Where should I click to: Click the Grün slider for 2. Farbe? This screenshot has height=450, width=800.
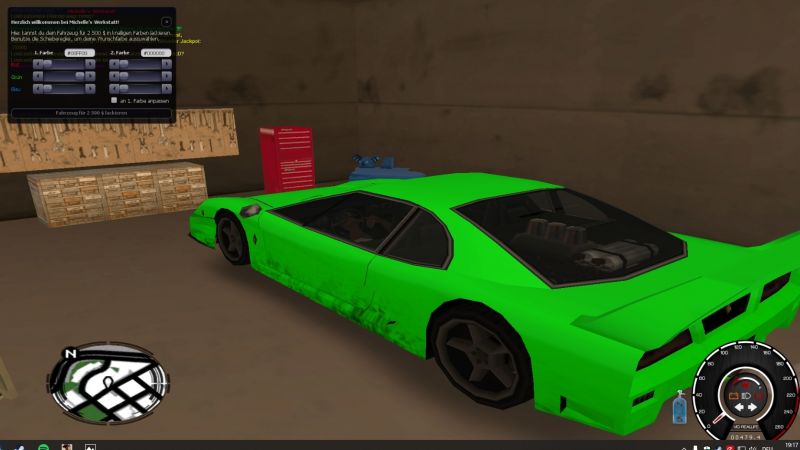[x=140, y=76]
